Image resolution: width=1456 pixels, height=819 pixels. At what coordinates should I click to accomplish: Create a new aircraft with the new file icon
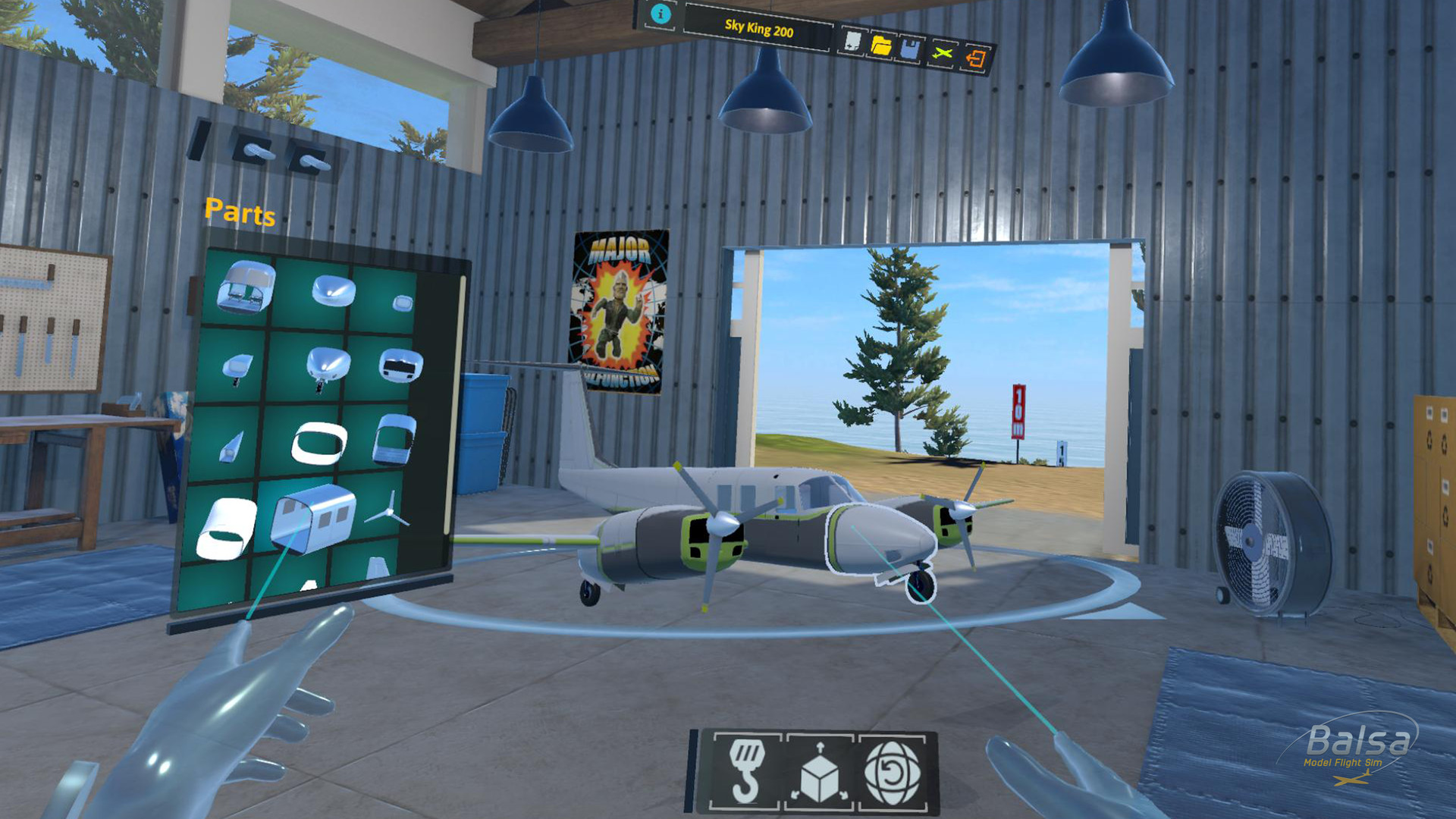(852, 39)
